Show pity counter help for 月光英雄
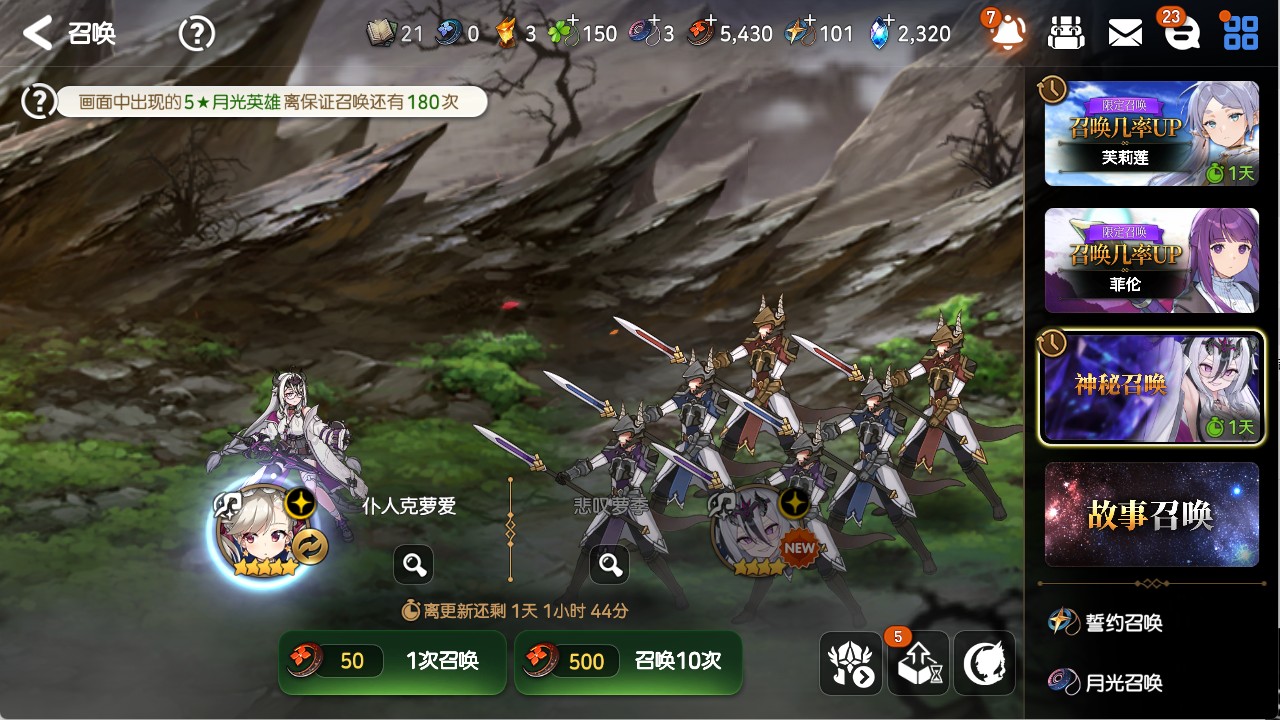 [39, 101]
